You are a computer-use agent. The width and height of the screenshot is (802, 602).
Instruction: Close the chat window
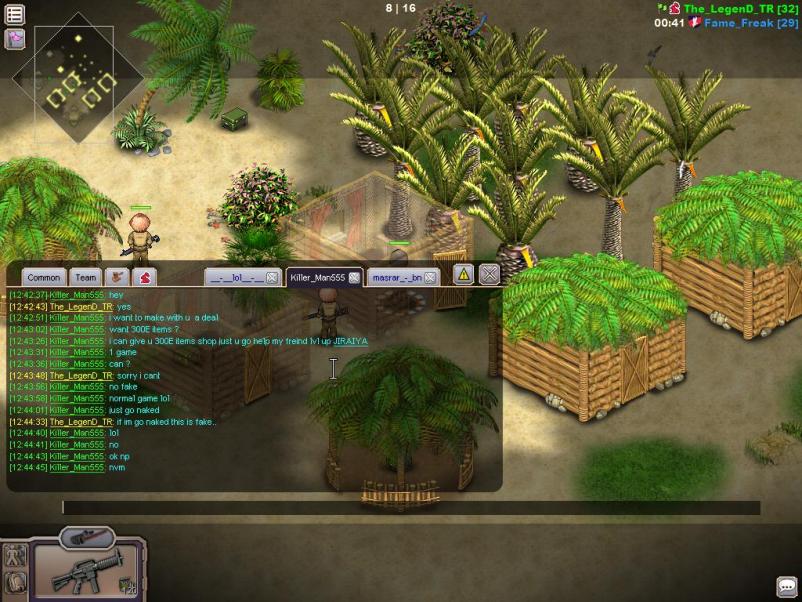coord(489,274)
